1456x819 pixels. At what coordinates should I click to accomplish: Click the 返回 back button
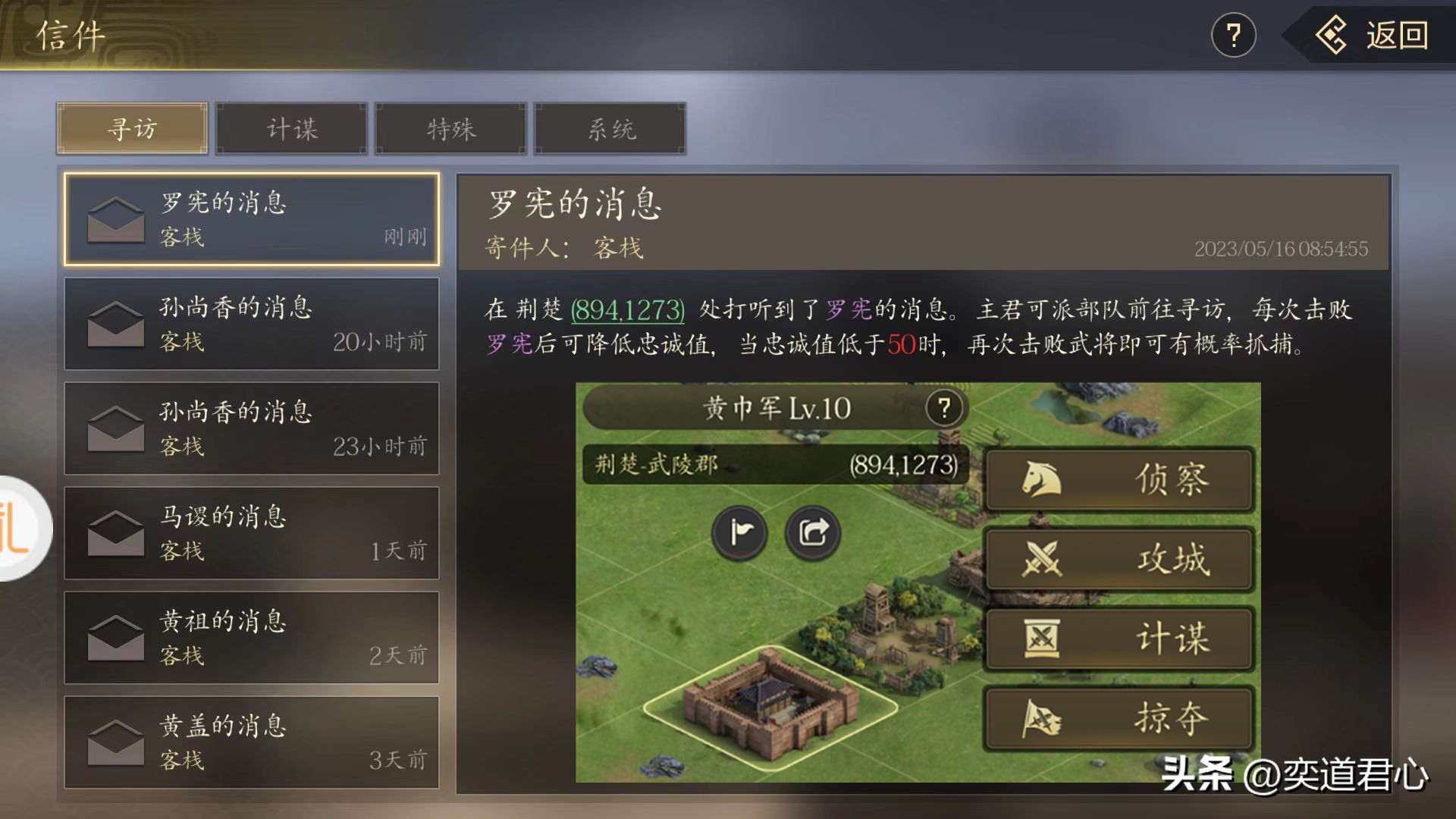pos(1378,34)
